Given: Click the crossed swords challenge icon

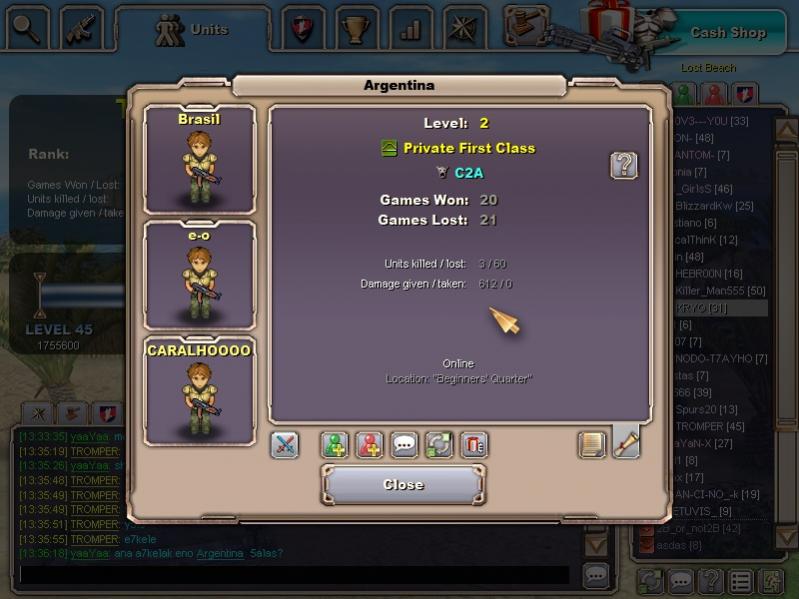Looking at the screenshot, I should click(x=285, y=445).
